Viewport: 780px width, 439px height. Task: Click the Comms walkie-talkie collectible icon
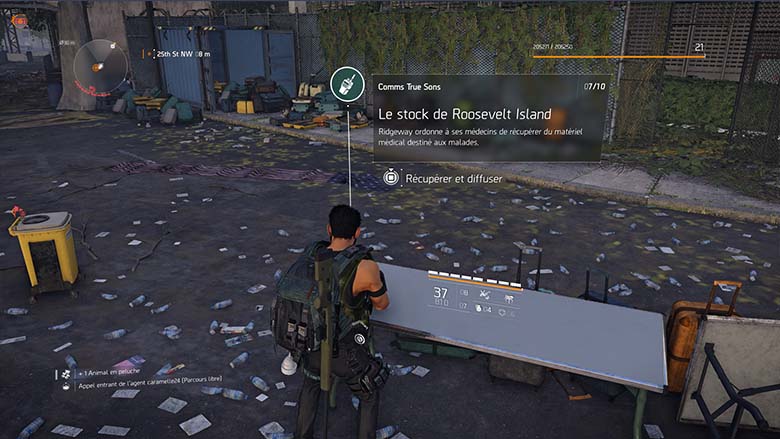coord(343,85)
